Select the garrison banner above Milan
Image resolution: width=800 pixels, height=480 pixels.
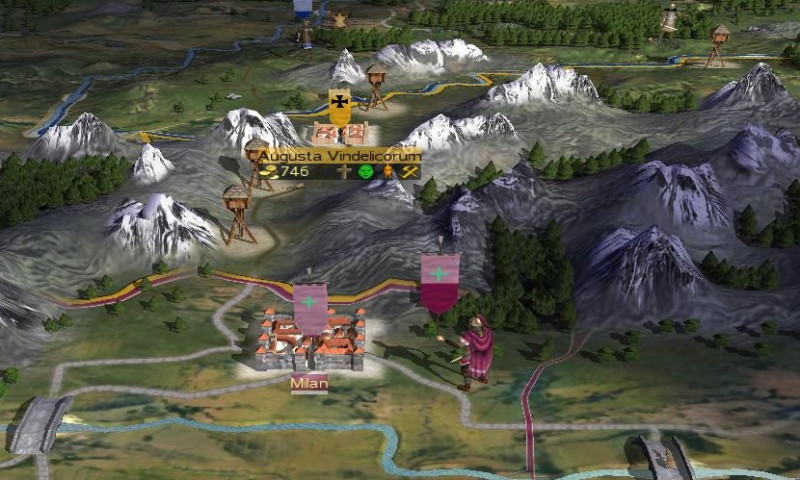310,306
